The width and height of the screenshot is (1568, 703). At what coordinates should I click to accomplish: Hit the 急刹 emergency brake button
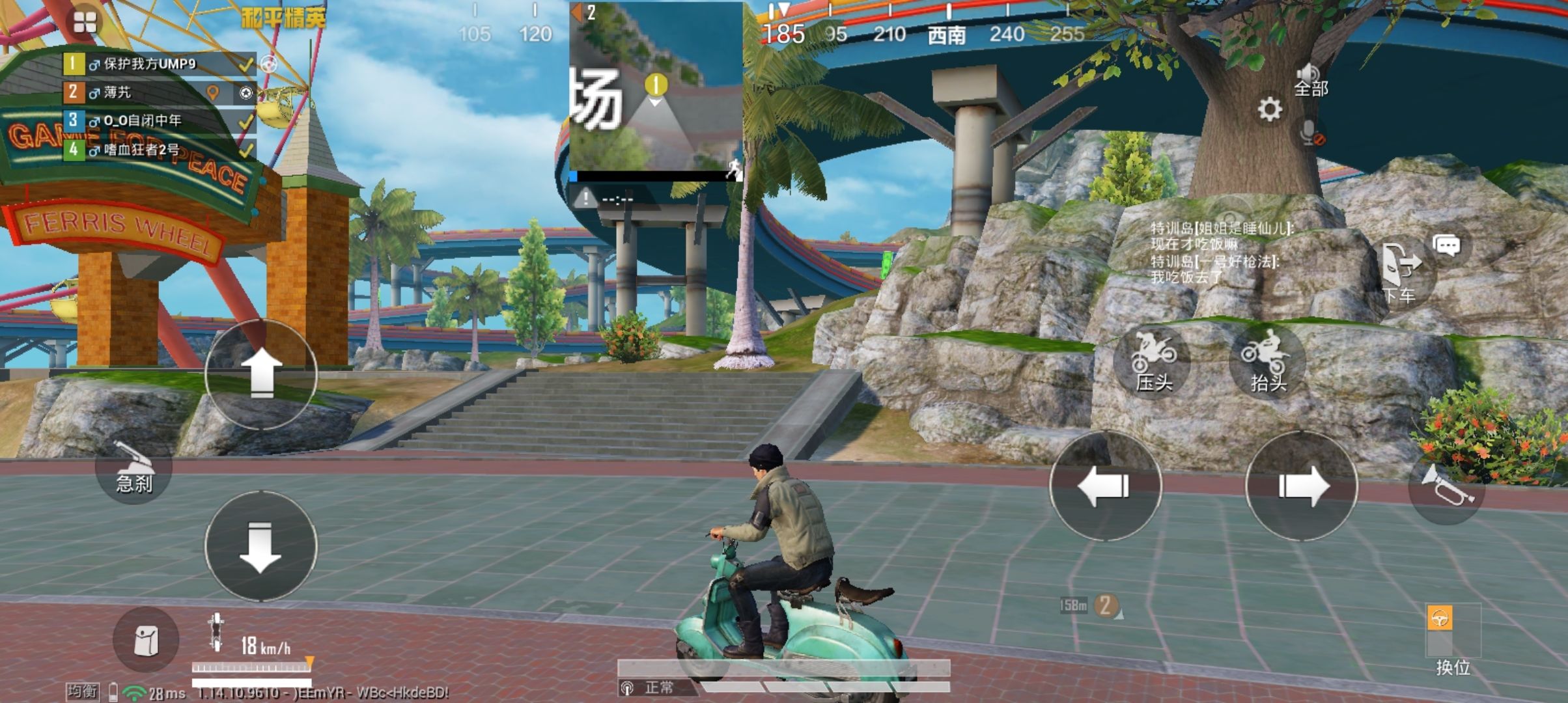pyautogui.click(x=133, y=470)
